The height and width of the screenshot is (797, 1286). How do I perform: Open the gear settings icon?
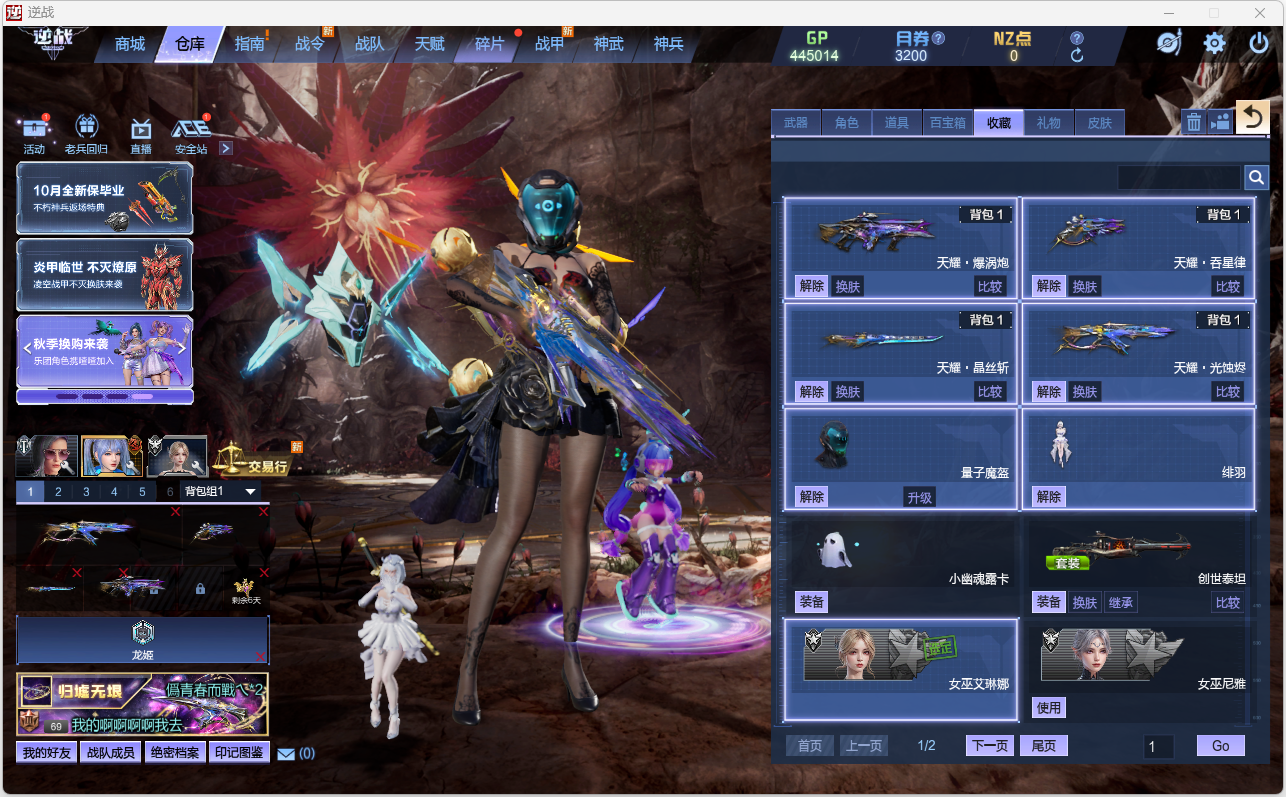1214,43
